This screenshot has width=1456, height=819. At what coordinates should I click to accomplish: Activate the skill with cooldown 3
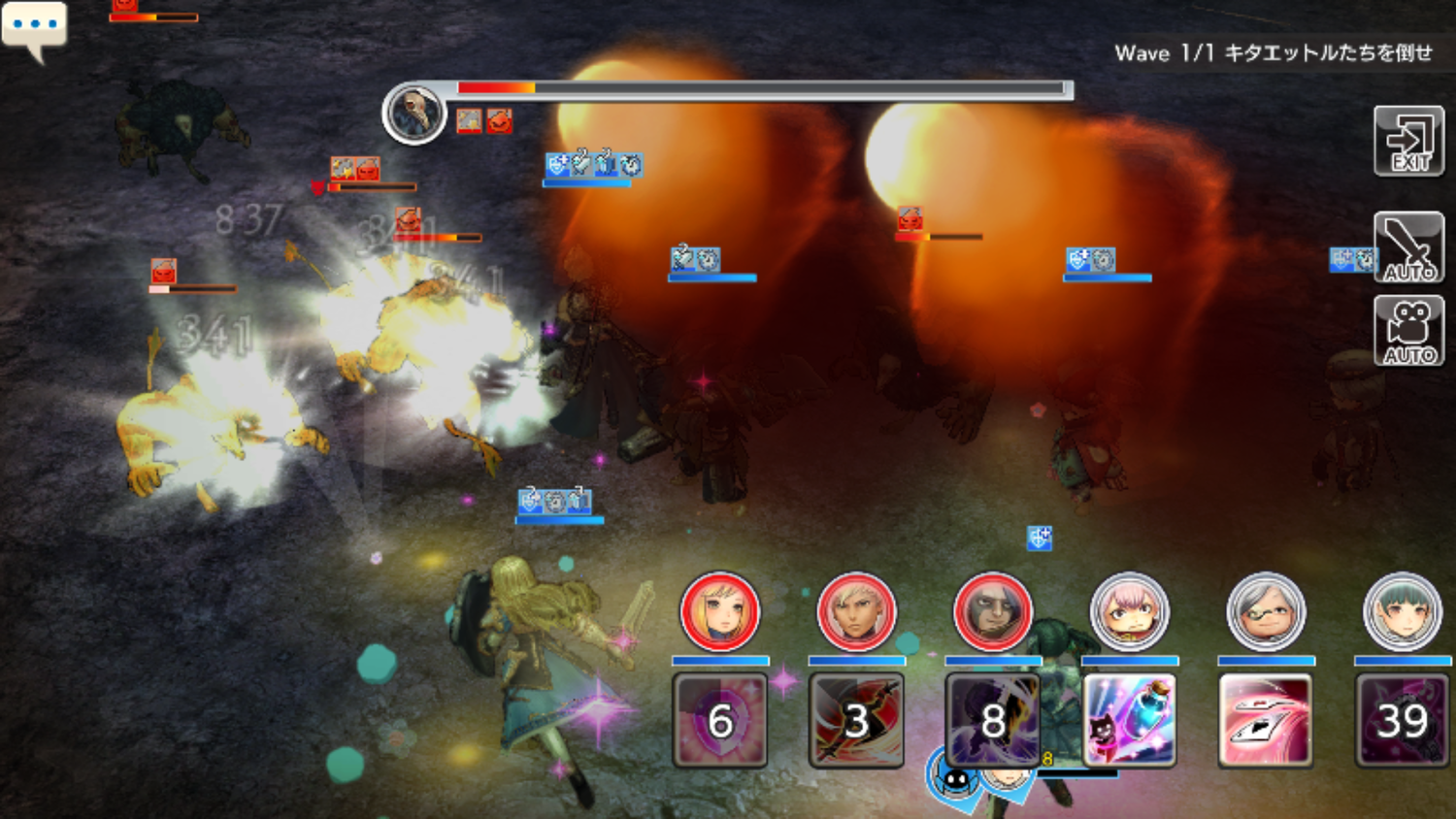coord(856,720)
